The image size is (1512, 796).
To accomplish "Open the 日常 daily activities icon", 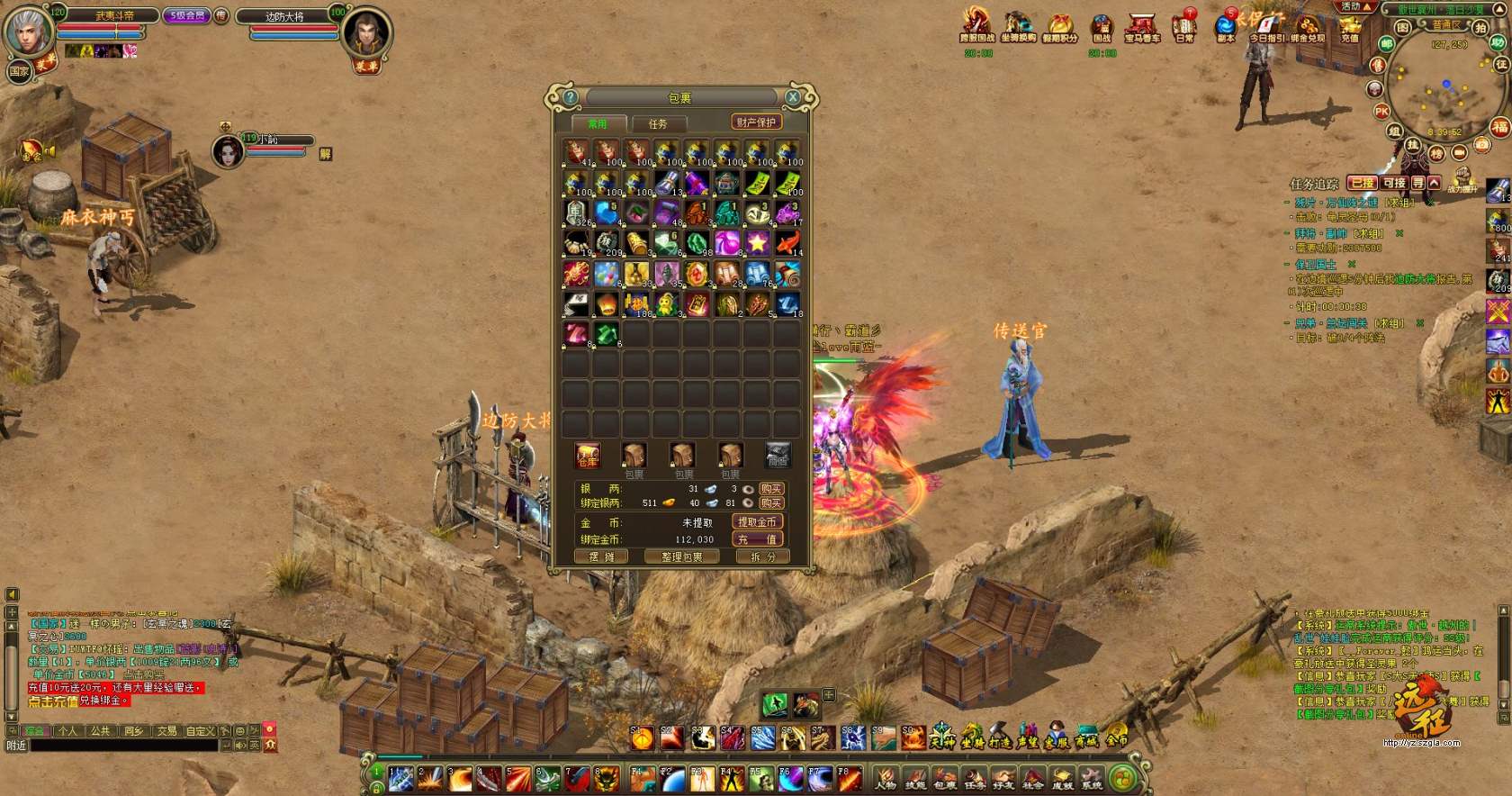I will [x=1184, y=28].
